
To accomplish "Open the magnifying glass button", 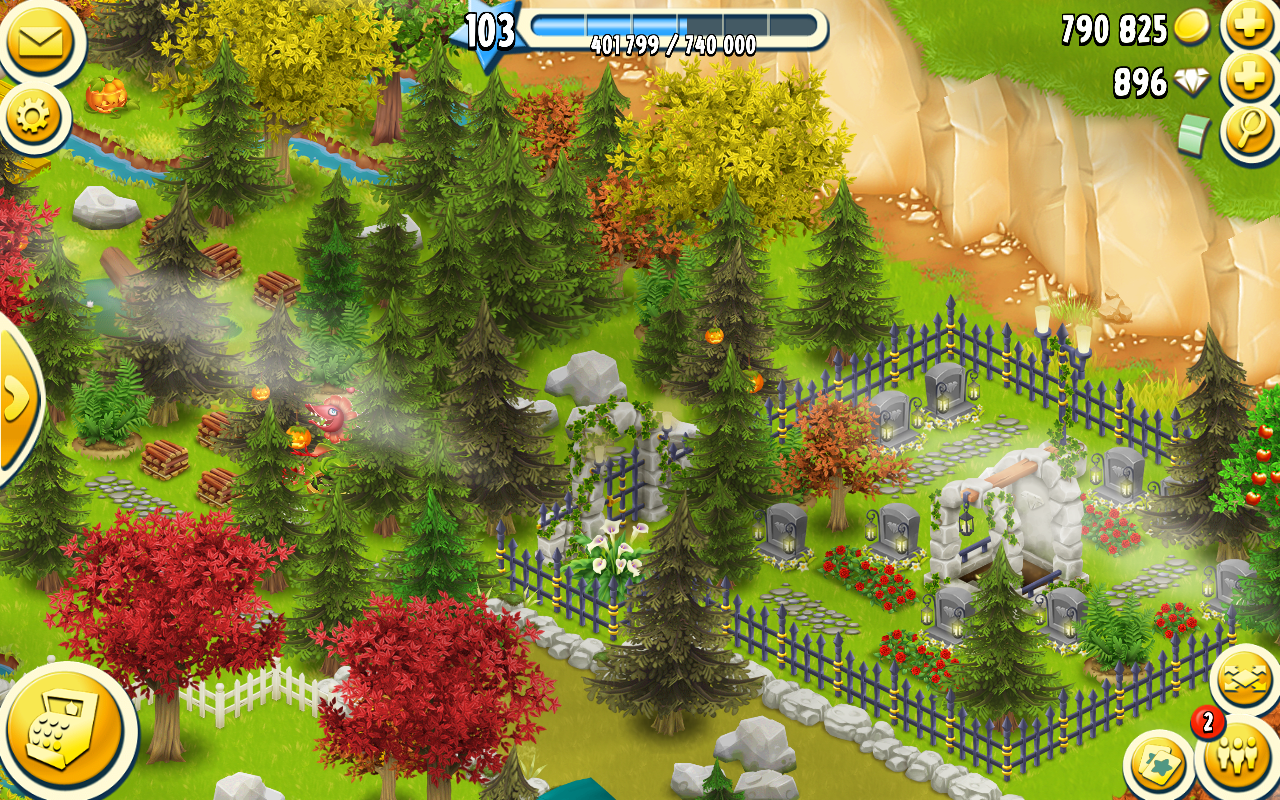I will click(x=1251, y=134).
